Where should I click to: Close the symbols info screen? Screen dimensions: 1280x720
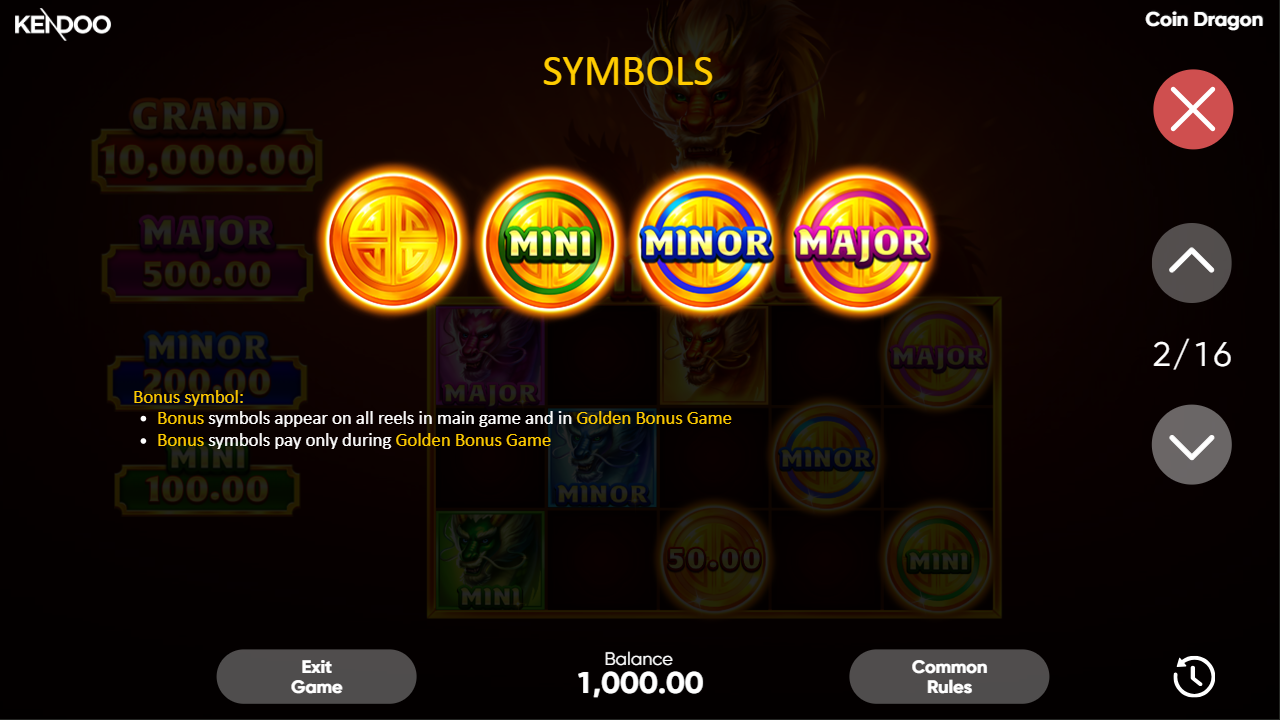click(1192, 109)
